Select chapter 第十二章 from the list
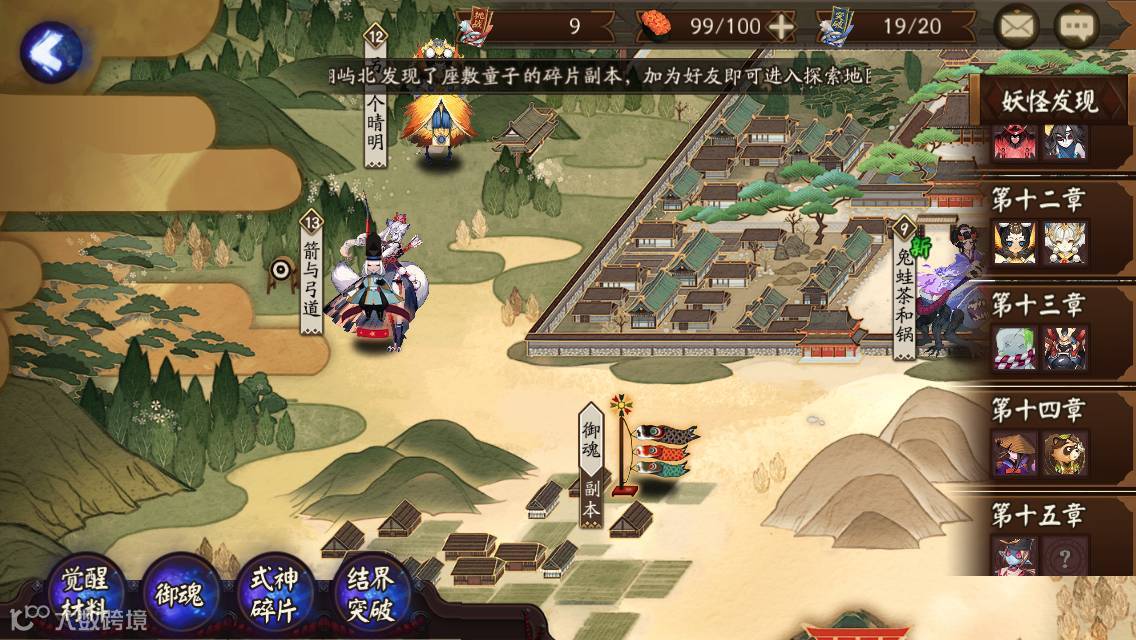This screenshot has height=640, width=1136. [1040, 226]
